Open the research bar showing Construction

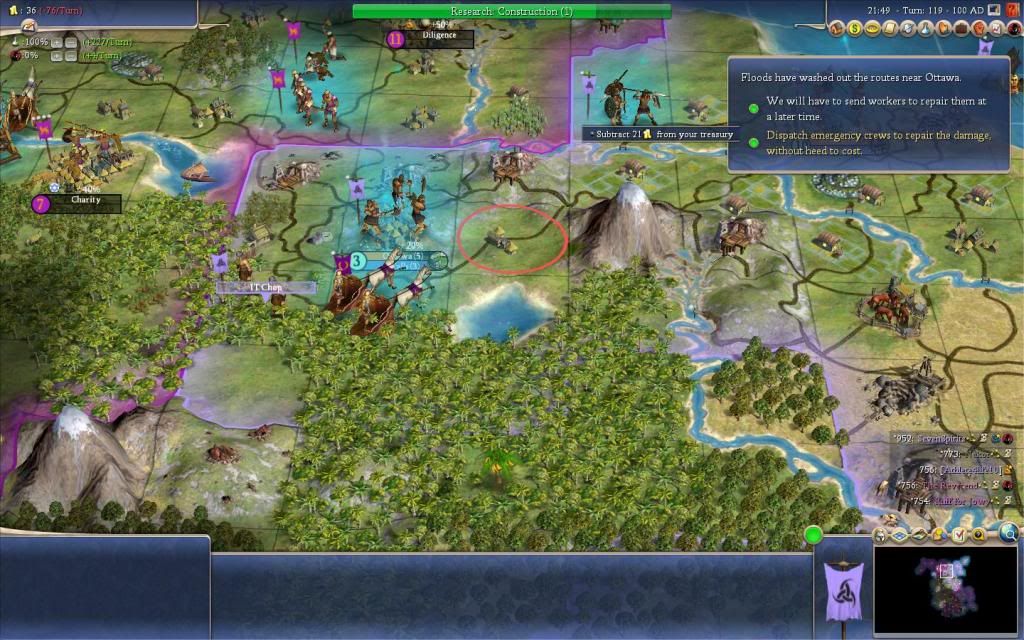[x=511, y=11]
